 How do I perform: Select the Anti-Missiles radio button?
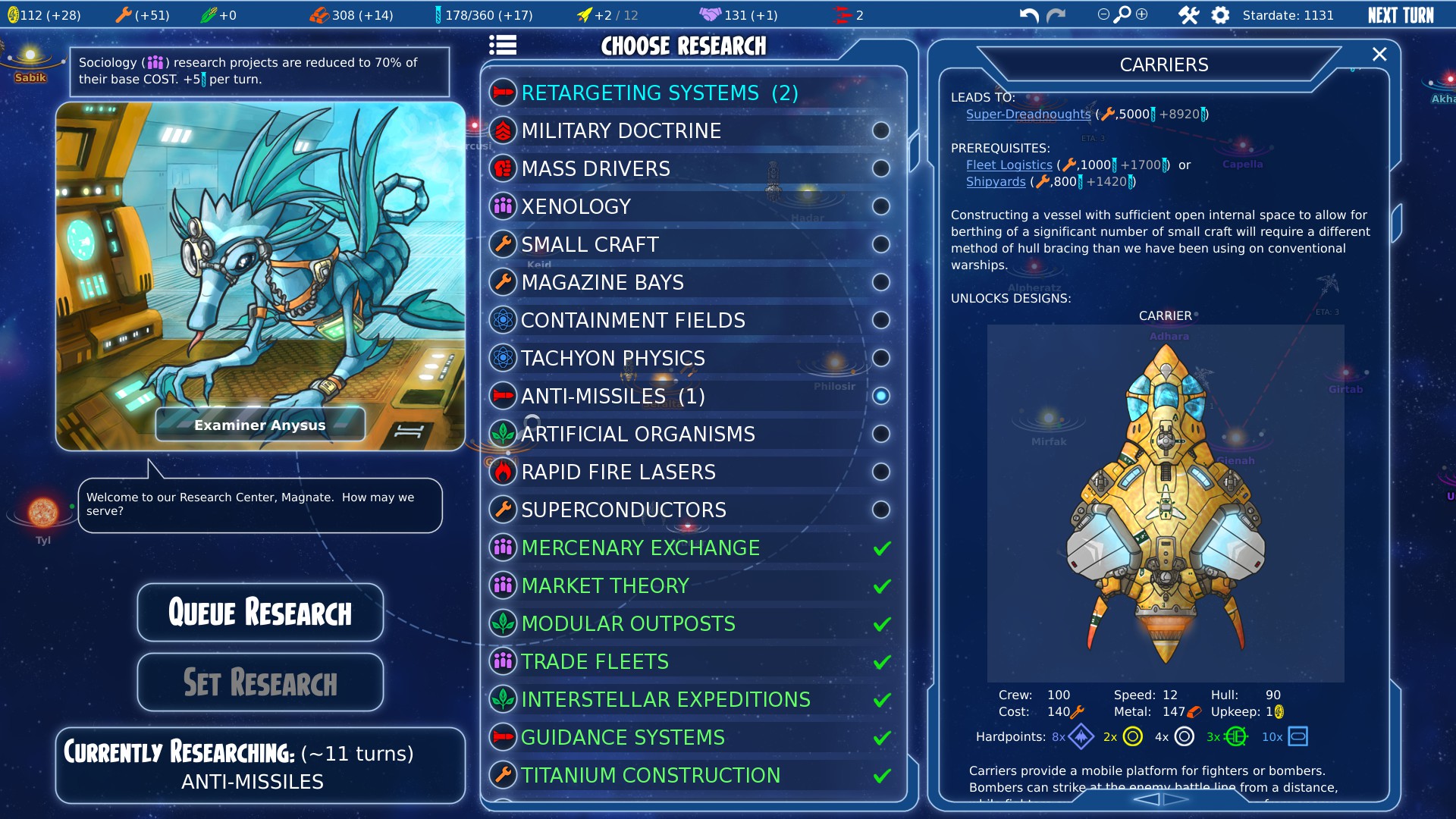coord(880,396)
